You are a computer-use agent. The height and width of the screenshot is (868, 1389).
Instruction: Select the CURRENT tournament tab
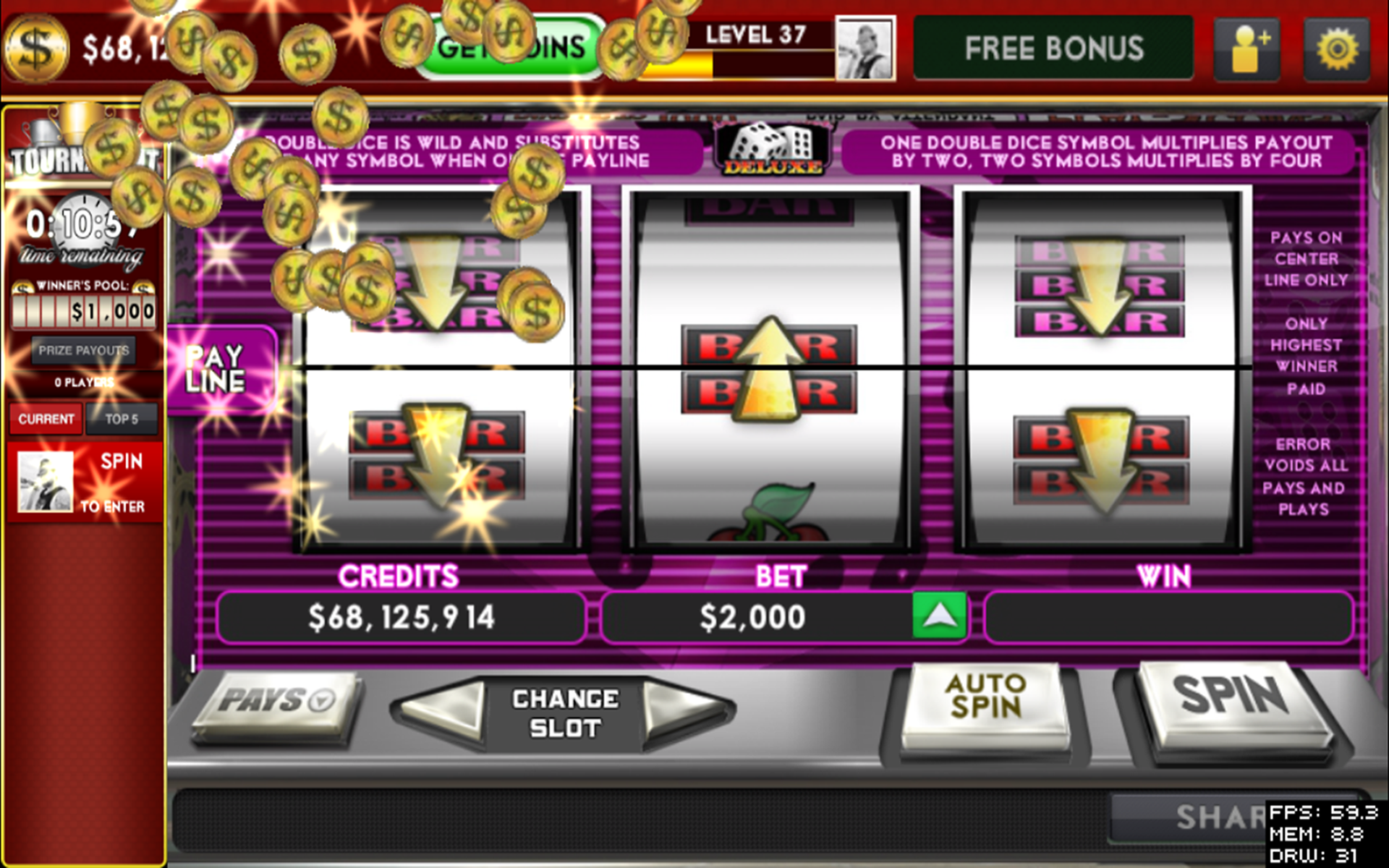[45, 418]
